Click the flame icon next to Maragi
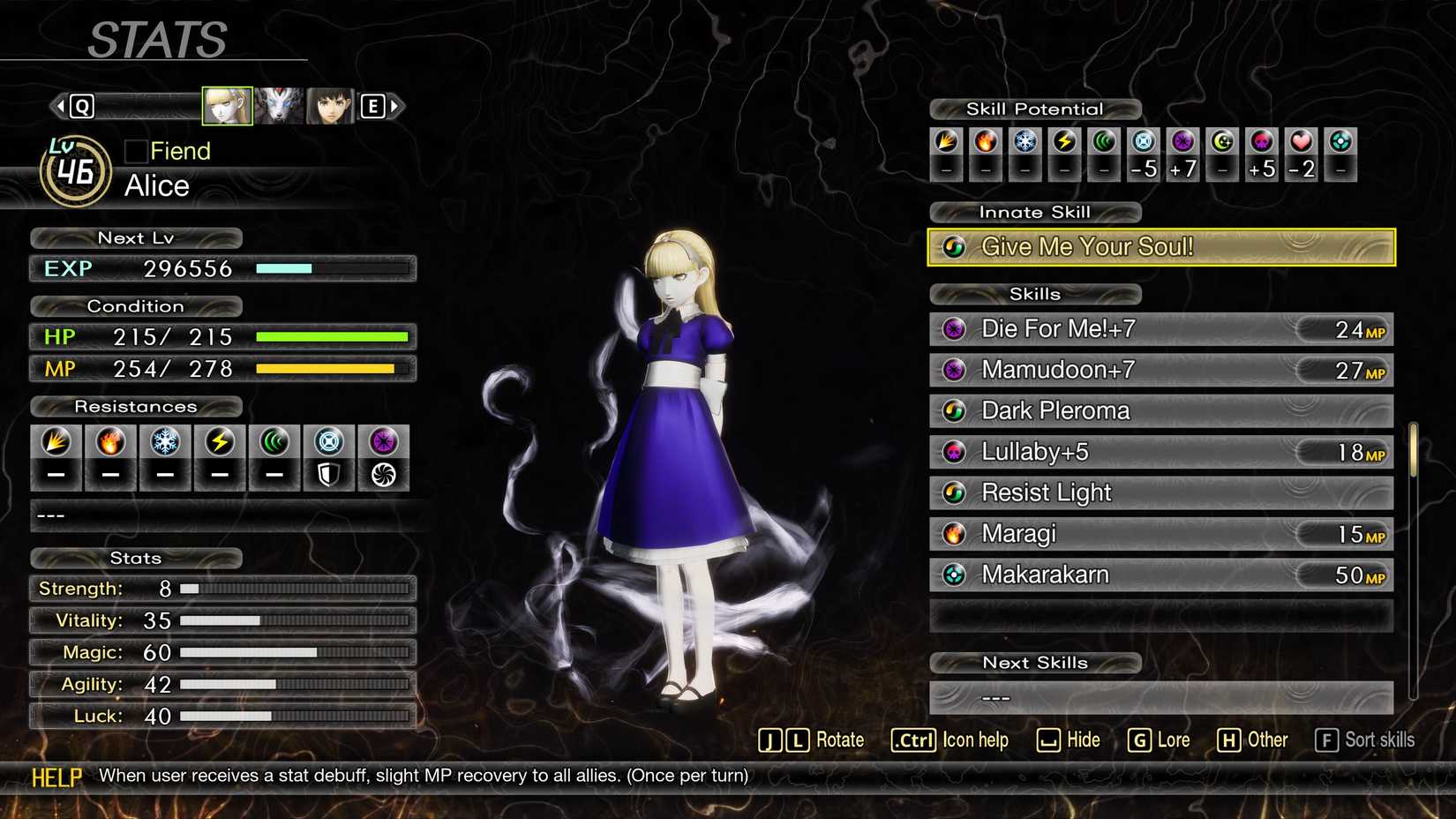 pyautogui.click(x=956, y=533)
